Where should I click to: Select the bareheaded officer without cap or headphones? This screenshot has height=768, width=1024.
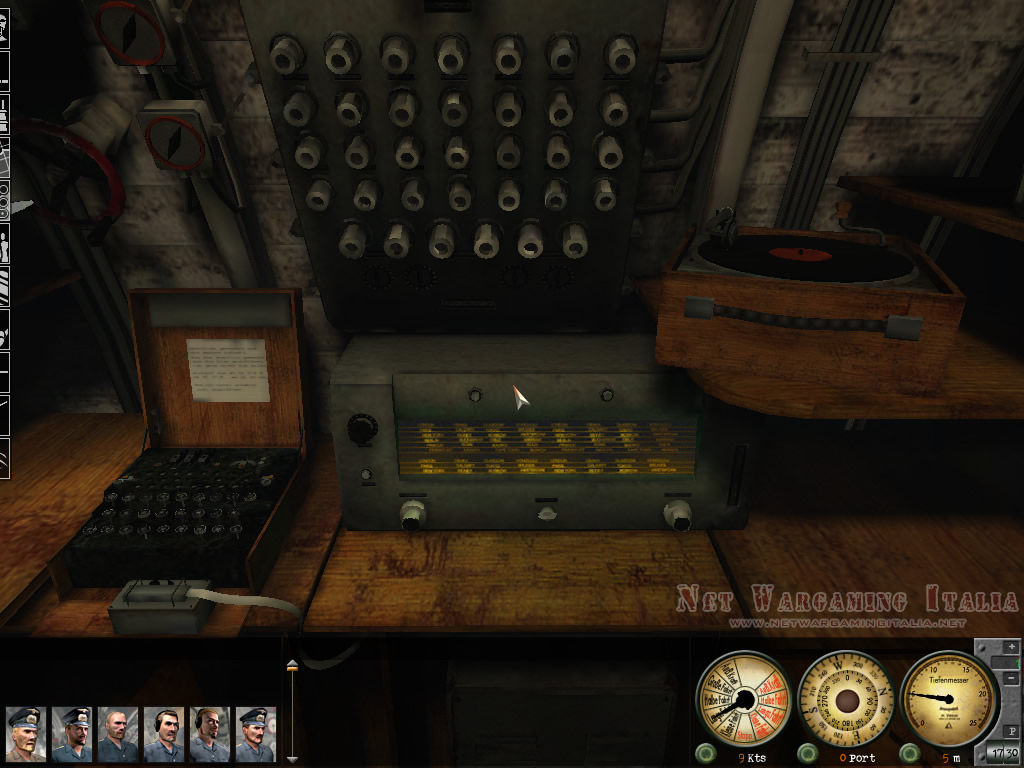118,735
